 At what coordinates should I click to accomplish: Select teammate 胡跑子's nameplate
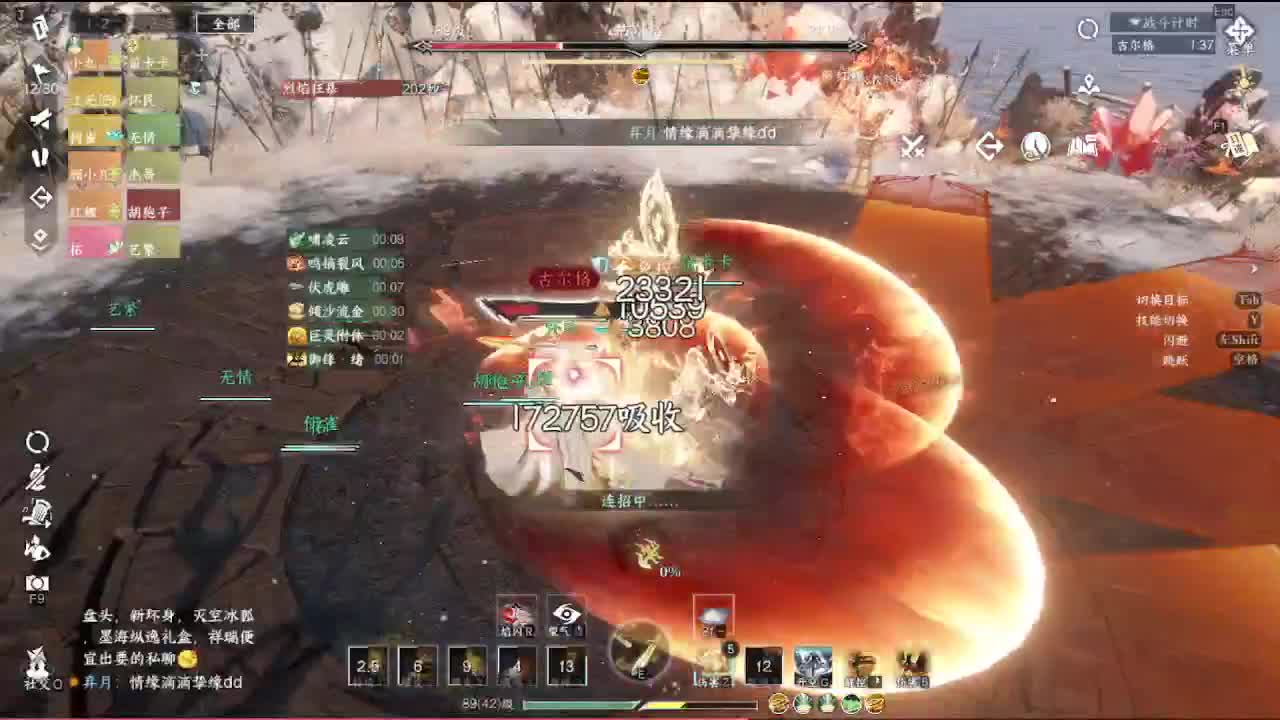pyautogui.click(x=152, y=211)
